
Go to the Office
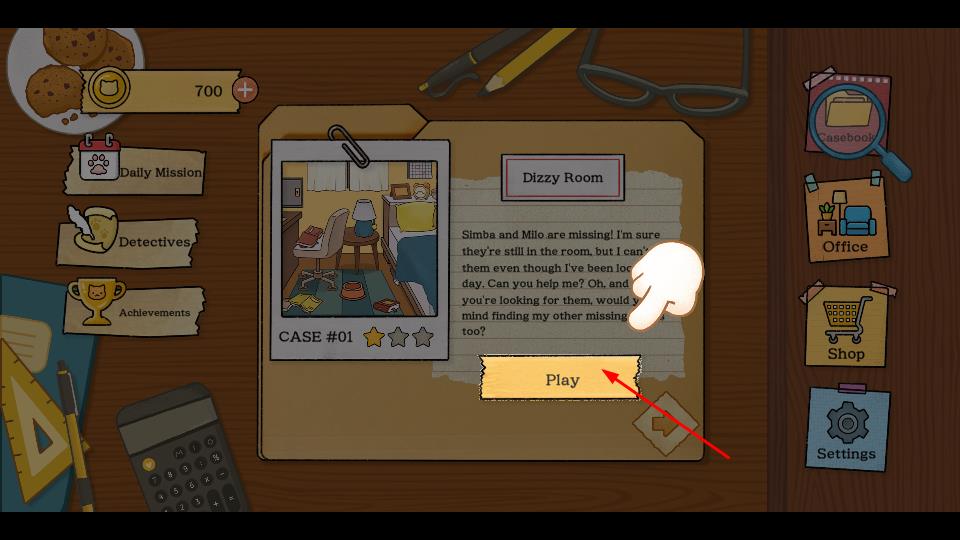tap(845, 220)
